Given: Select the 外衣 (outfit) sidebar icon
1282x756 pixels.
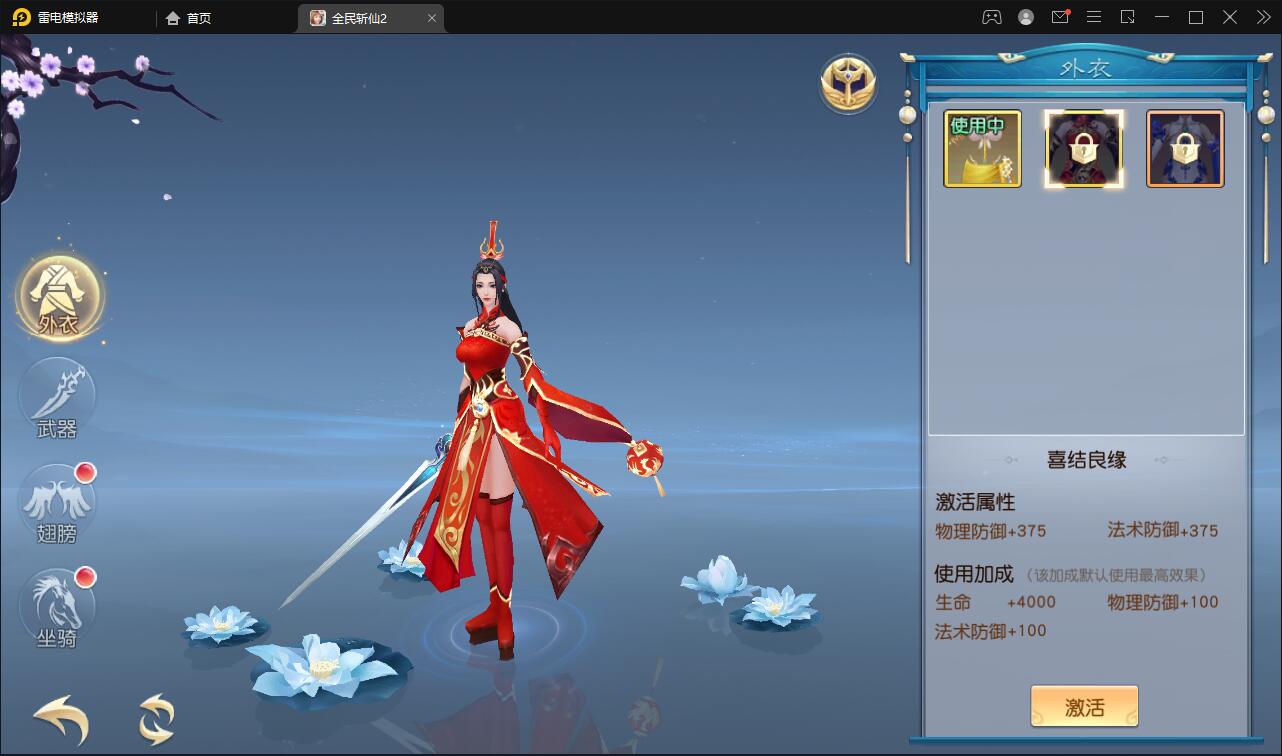Looking at the screenshot, I should (59, 296).
